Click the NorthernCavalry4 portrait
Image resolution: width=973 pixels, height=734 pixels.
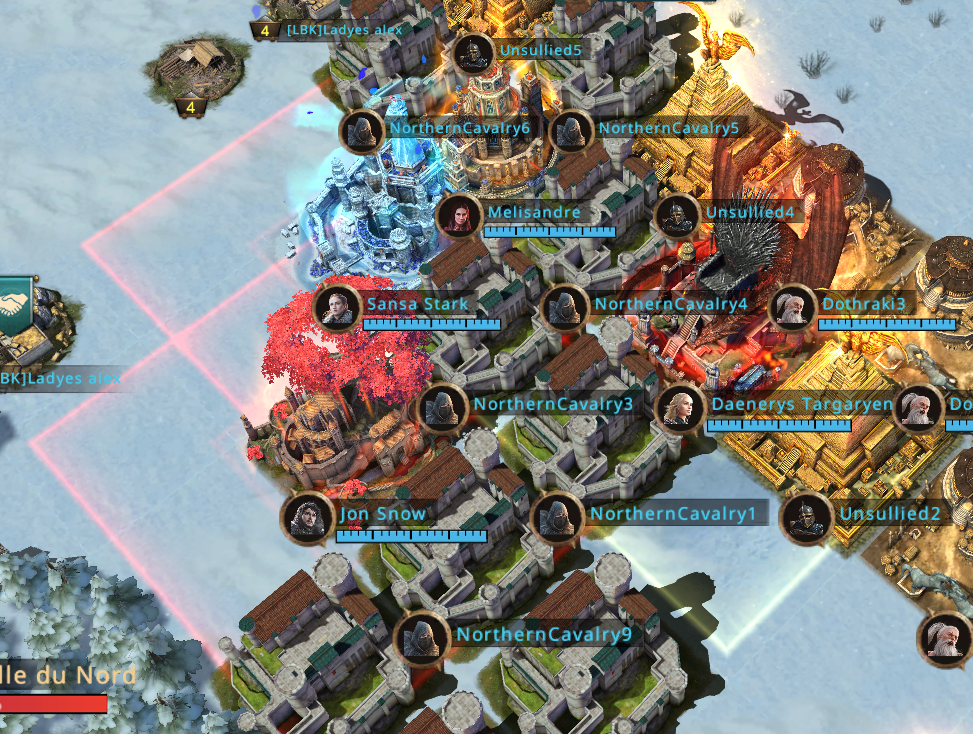[x=565, y=308]
